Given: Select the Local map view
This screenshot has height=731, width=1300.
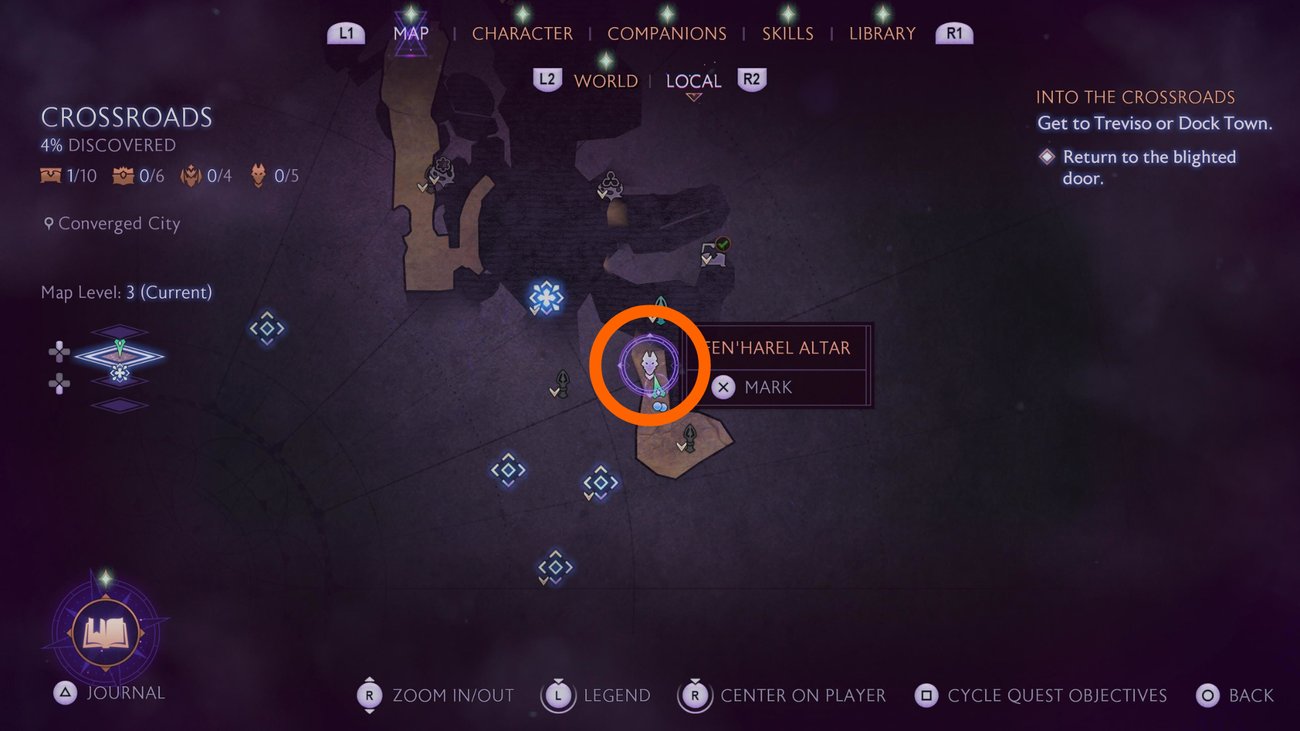Looking at the screenshot, I should pyautogui.click(x=693, y=81).
